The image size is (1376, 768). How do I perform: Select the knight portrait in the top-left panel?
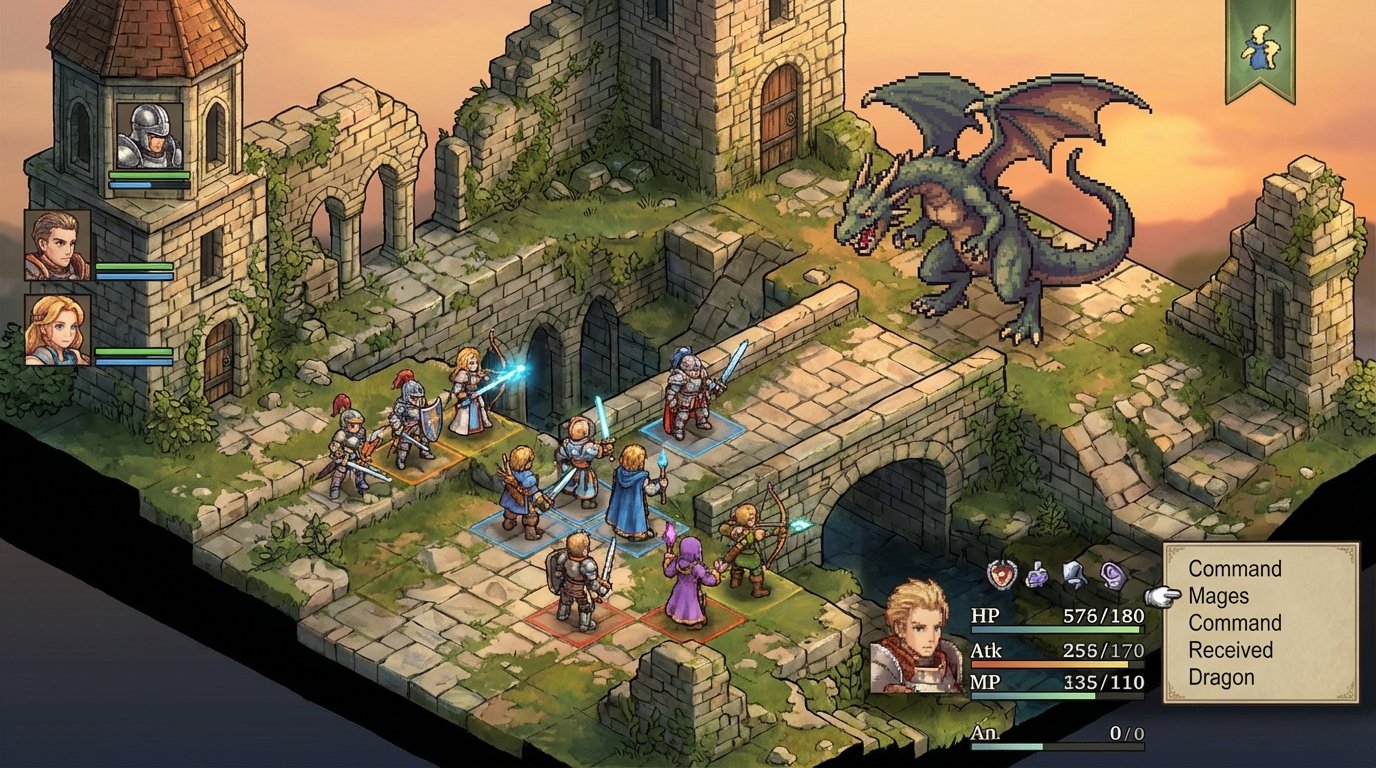(148, 135)
